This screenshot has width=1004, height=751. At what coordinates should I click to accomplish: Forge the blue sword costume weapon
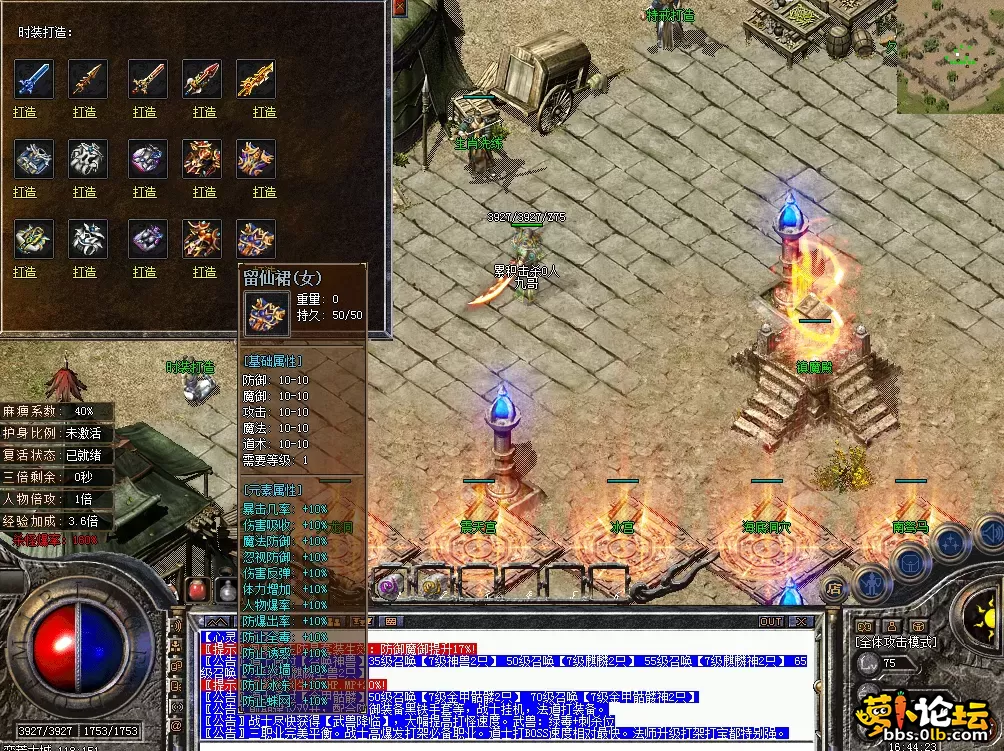click(x=25, y=112)
